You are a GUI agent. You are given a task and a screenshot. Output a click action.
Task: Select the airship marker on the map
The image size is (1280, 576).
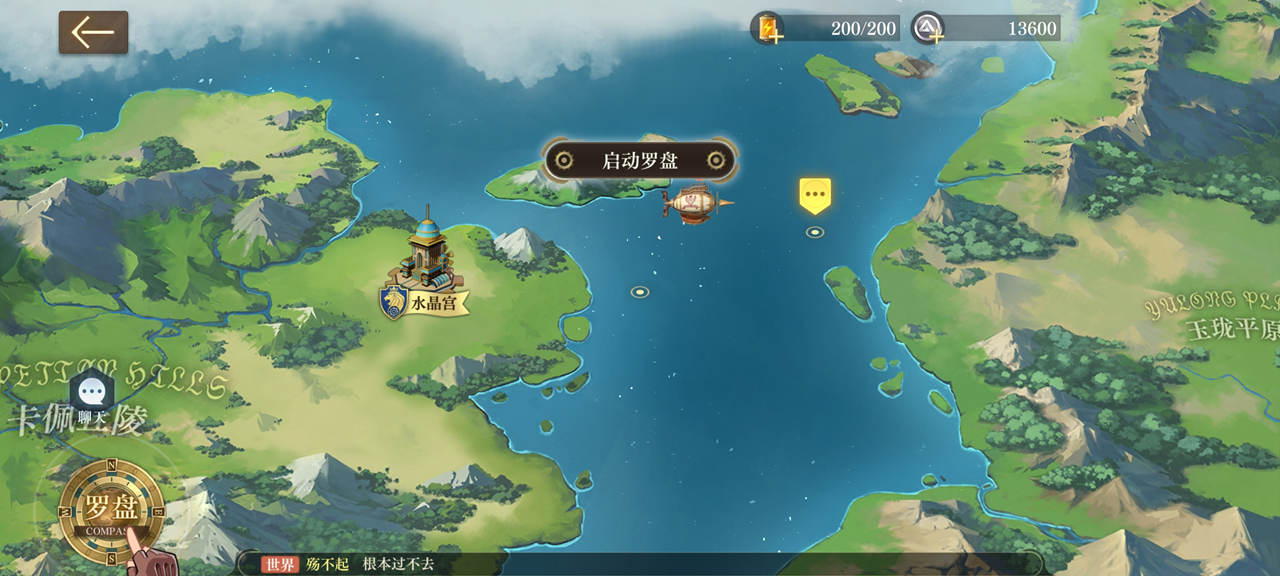point(697,204)
